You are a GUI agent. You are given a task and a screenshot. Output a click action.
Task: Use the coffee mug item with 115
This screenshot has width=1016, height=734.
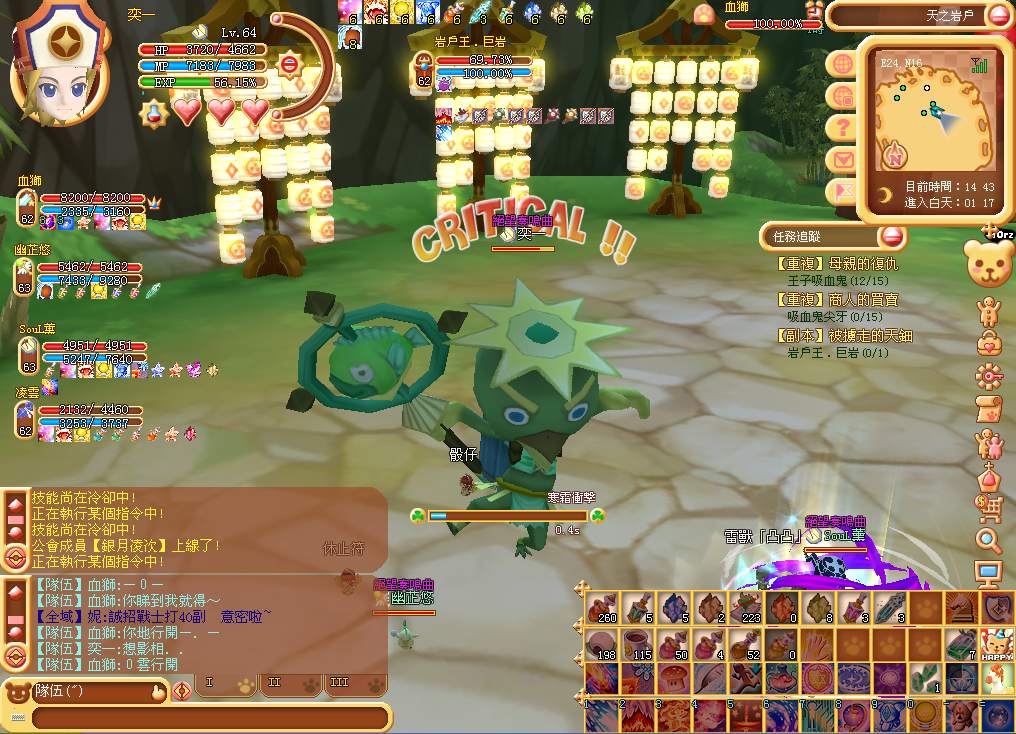636,643
